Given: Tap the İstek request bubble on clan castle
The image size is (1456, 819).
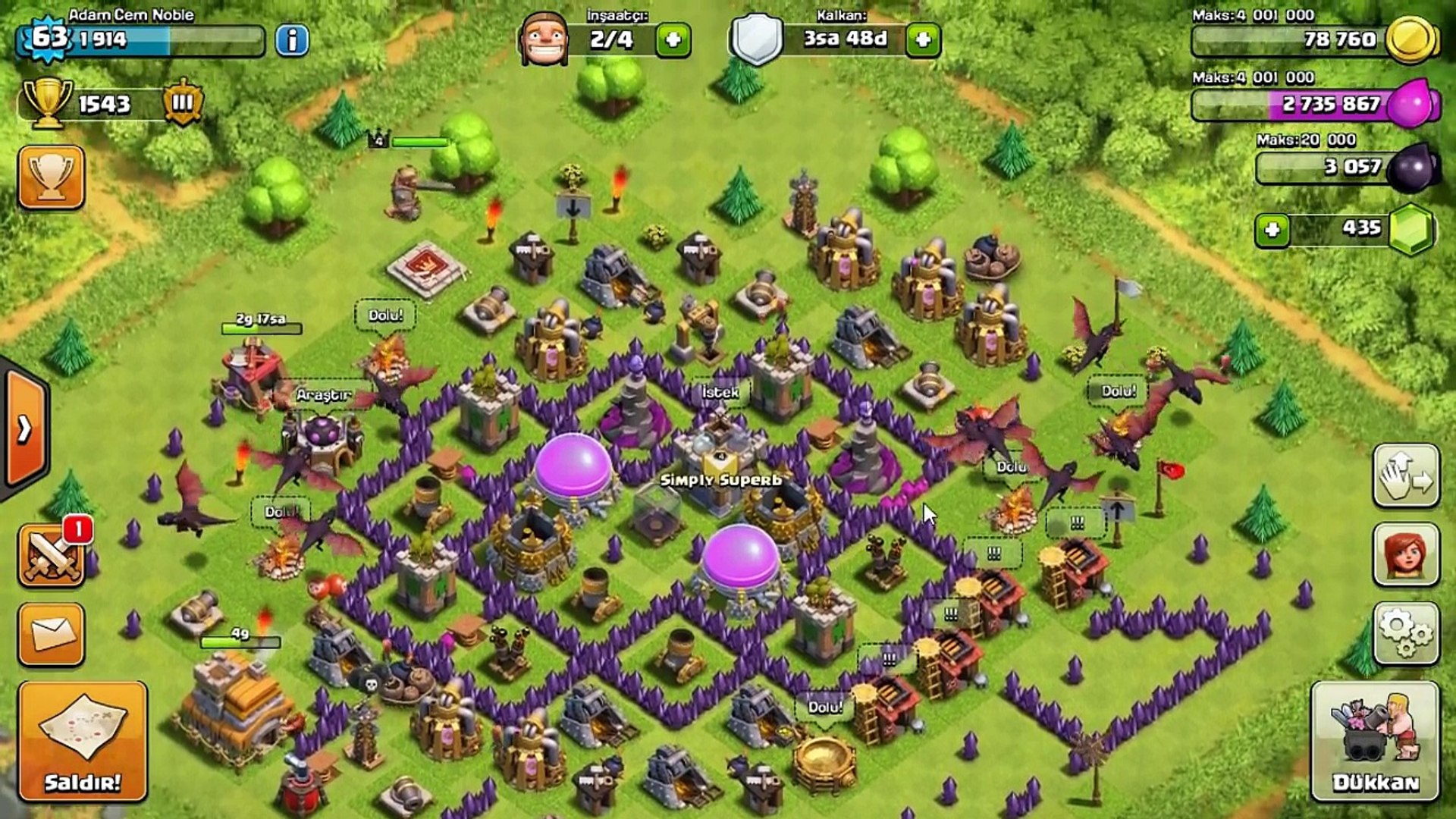Looking at the screenshot, I should (x=720, y=392).
